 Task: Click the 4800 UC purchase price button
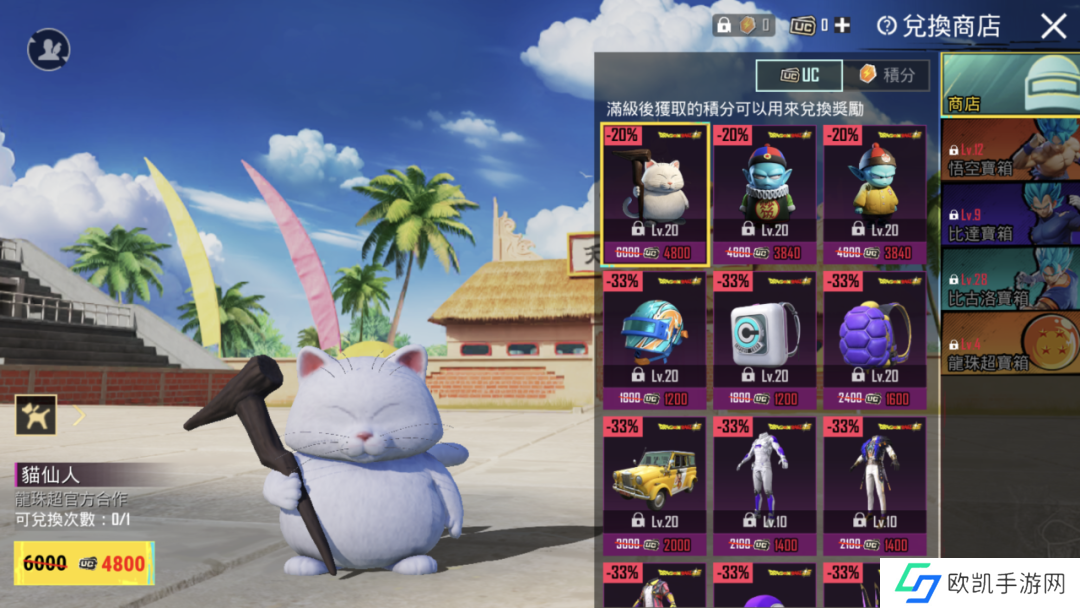pyautogui.click(x=85, y=563)
